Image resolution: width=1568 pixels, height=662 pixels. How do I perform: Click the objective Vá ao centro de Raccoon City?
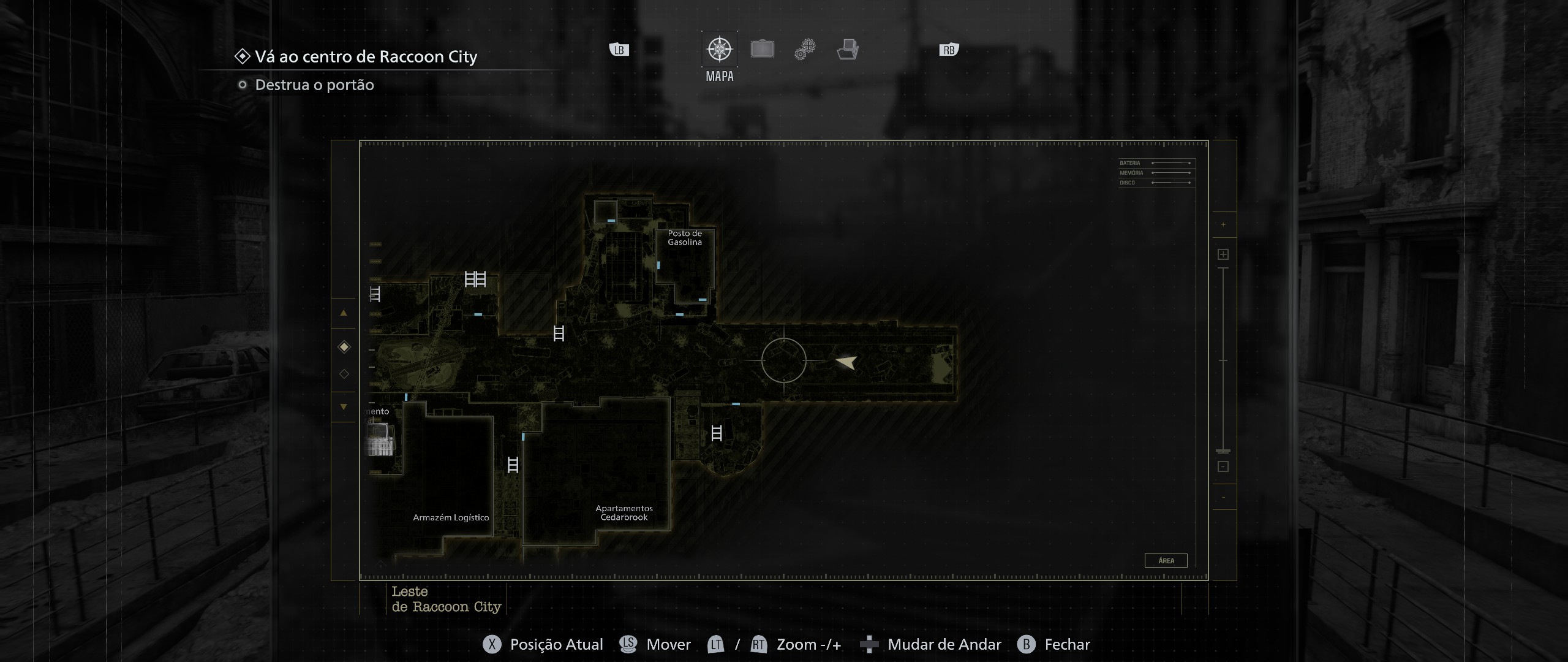366,56
